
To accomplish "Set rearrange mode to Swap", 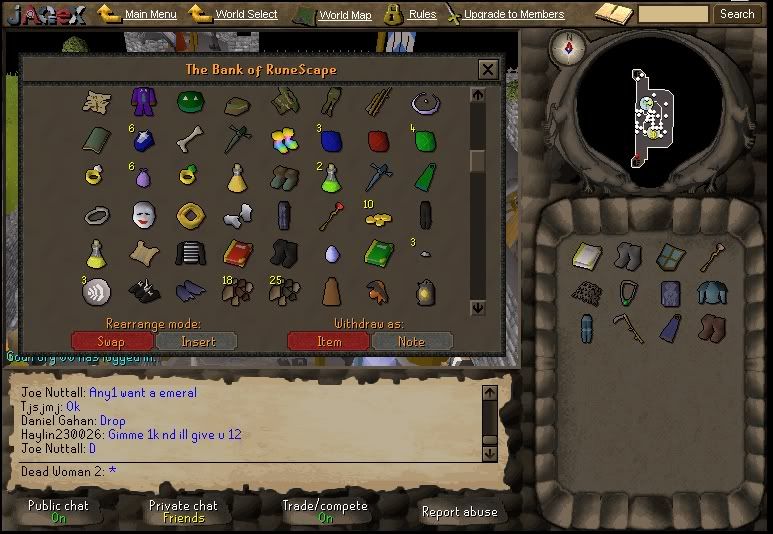I will 111,341.
